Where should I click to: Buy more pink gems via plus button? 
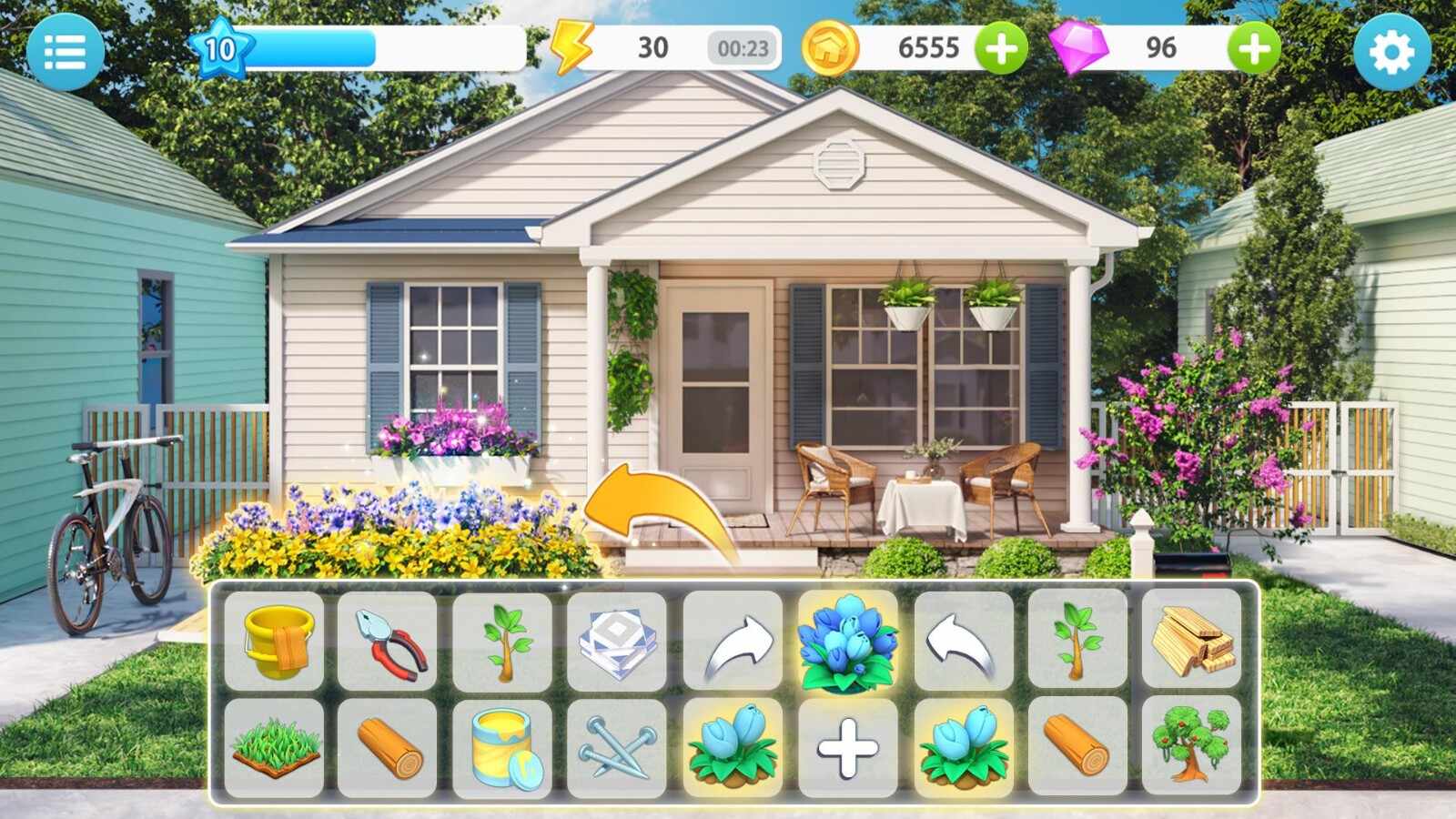point(1254,48)
